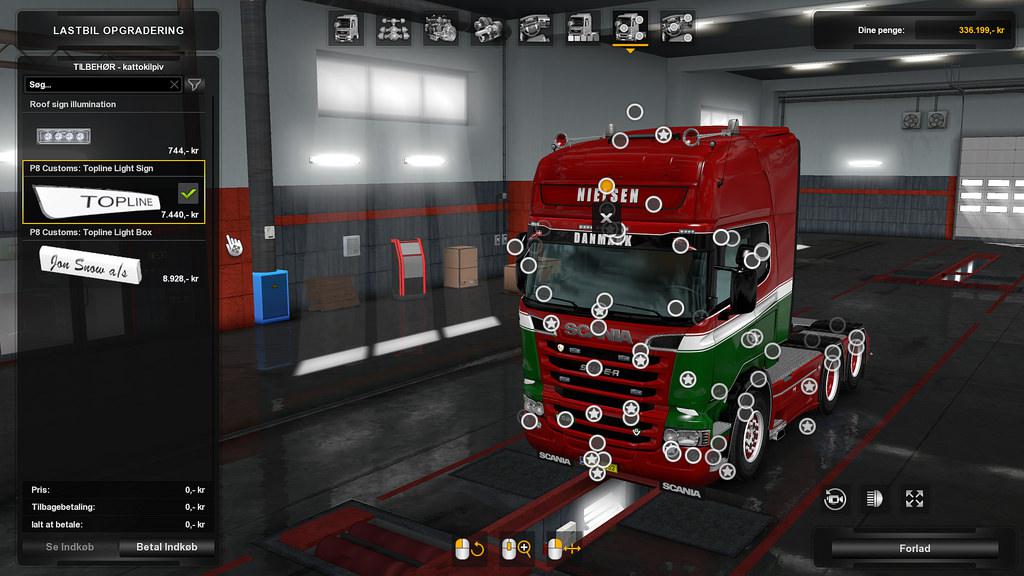The width and height of the screenshot is (1024, 576).
Task: Confirm purchase with Betal Indkøb
Action: pos(166,547)
